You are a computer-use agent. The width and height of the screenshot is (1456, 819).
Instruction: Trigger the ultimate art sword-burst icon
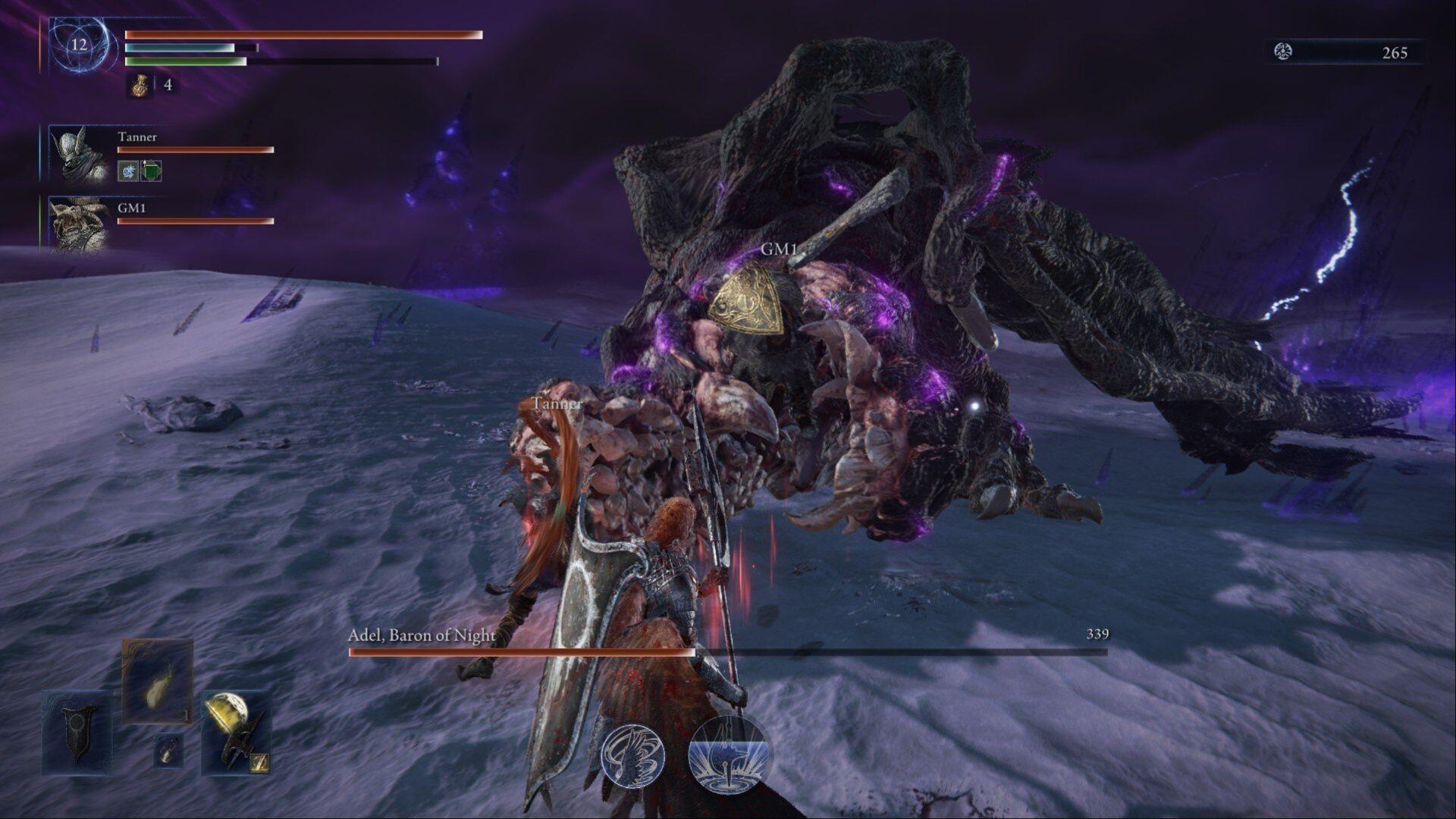728,755
